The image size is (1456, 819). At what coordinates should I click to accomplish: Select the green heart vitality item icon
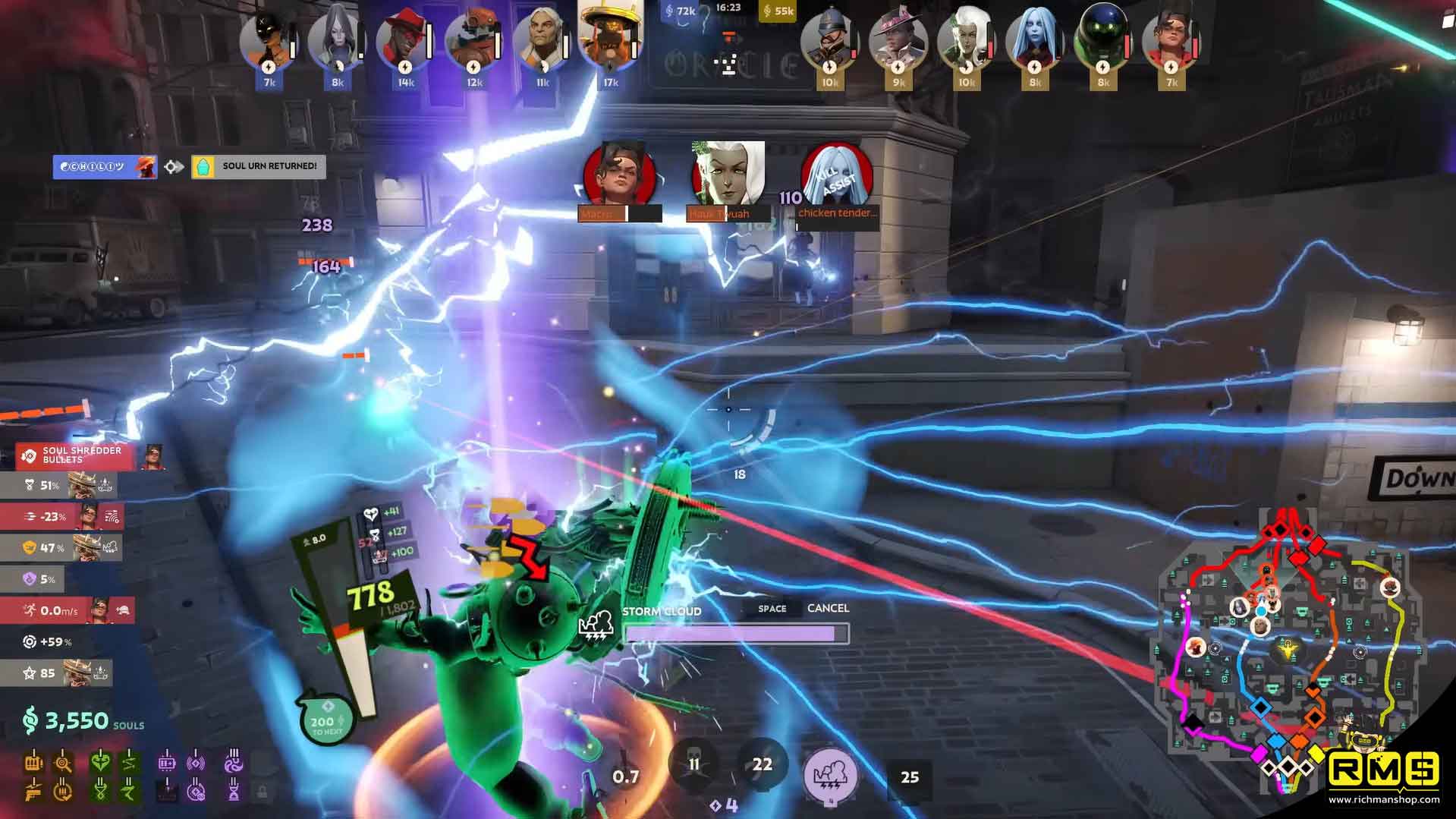[99, 763]
